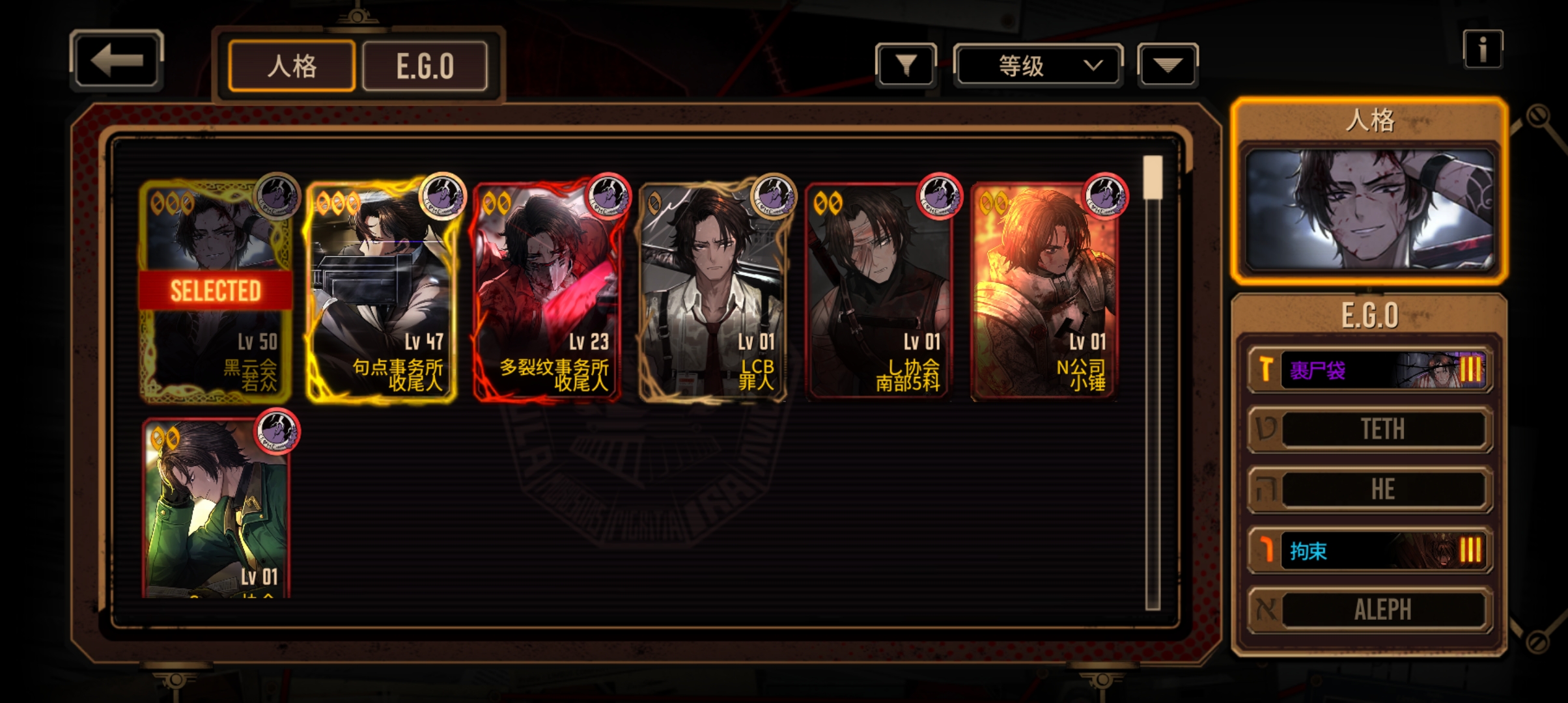The image size is (1568, 703).
Task: Pick the N公司 小锤 identity card
Action: click(1044, 291)
